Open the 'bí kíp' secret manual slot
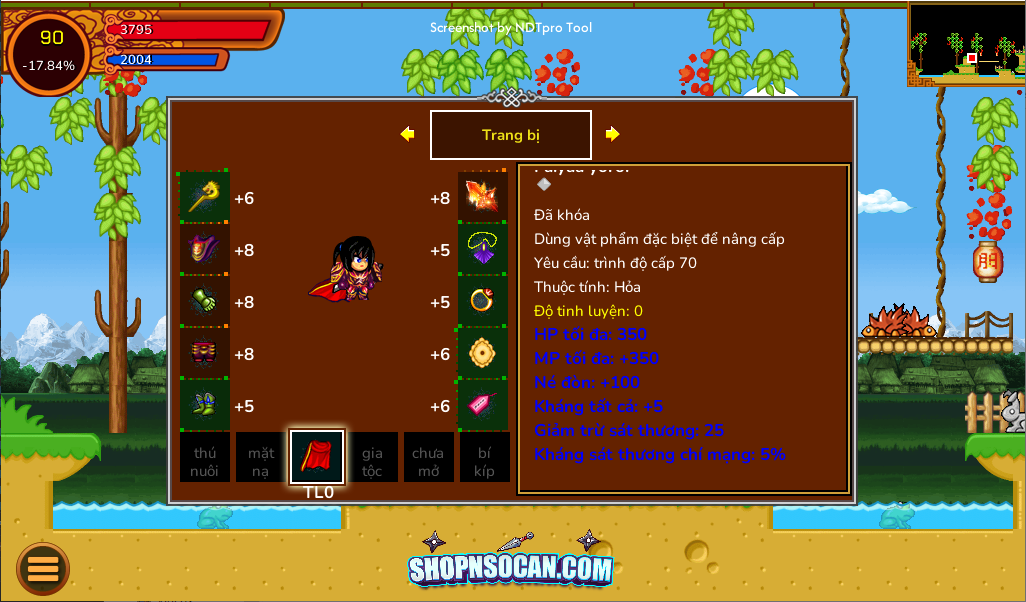The height and width of the screenshot is (602, 1026). click(484, 457)
